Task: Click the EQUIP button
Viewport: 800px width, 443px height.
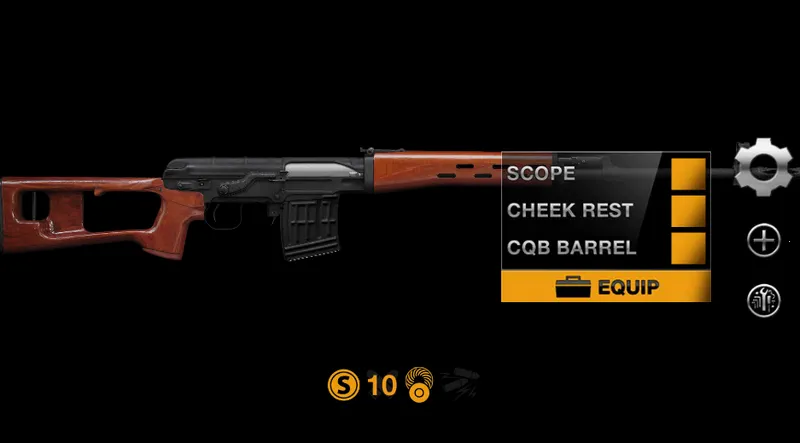Action: coord(606,288)
